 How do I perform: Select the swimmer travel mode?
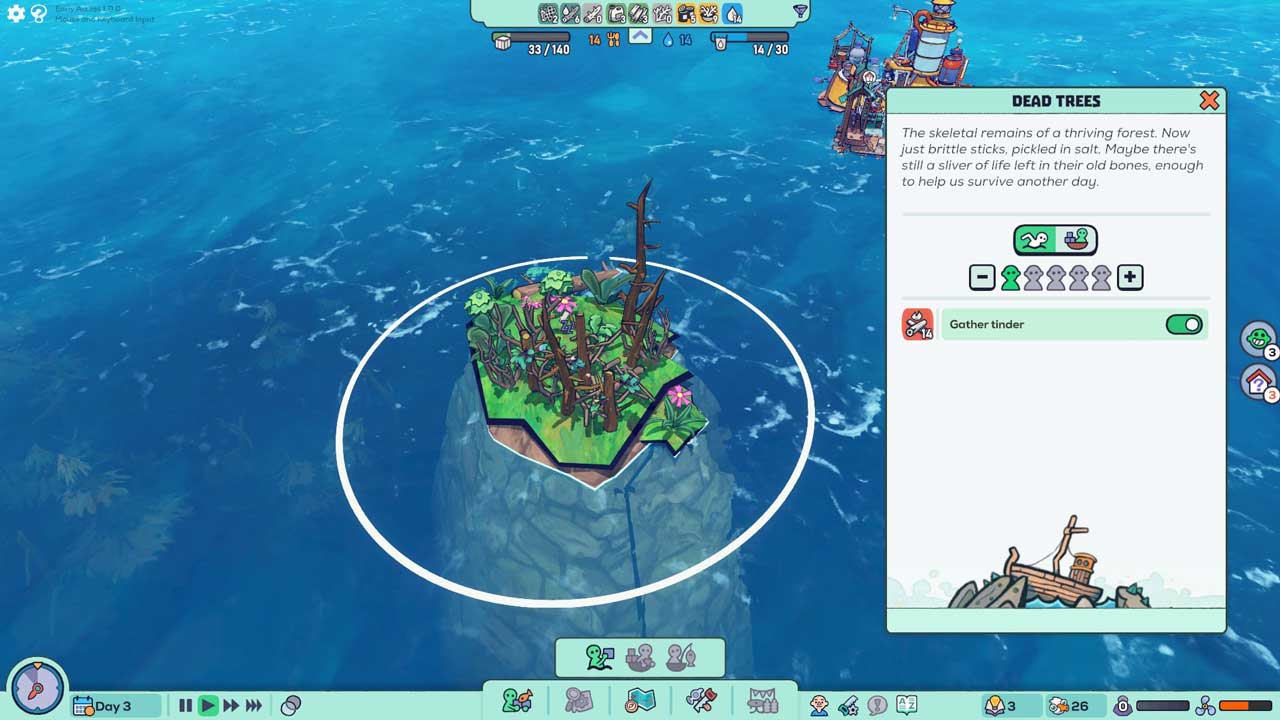1036,240
